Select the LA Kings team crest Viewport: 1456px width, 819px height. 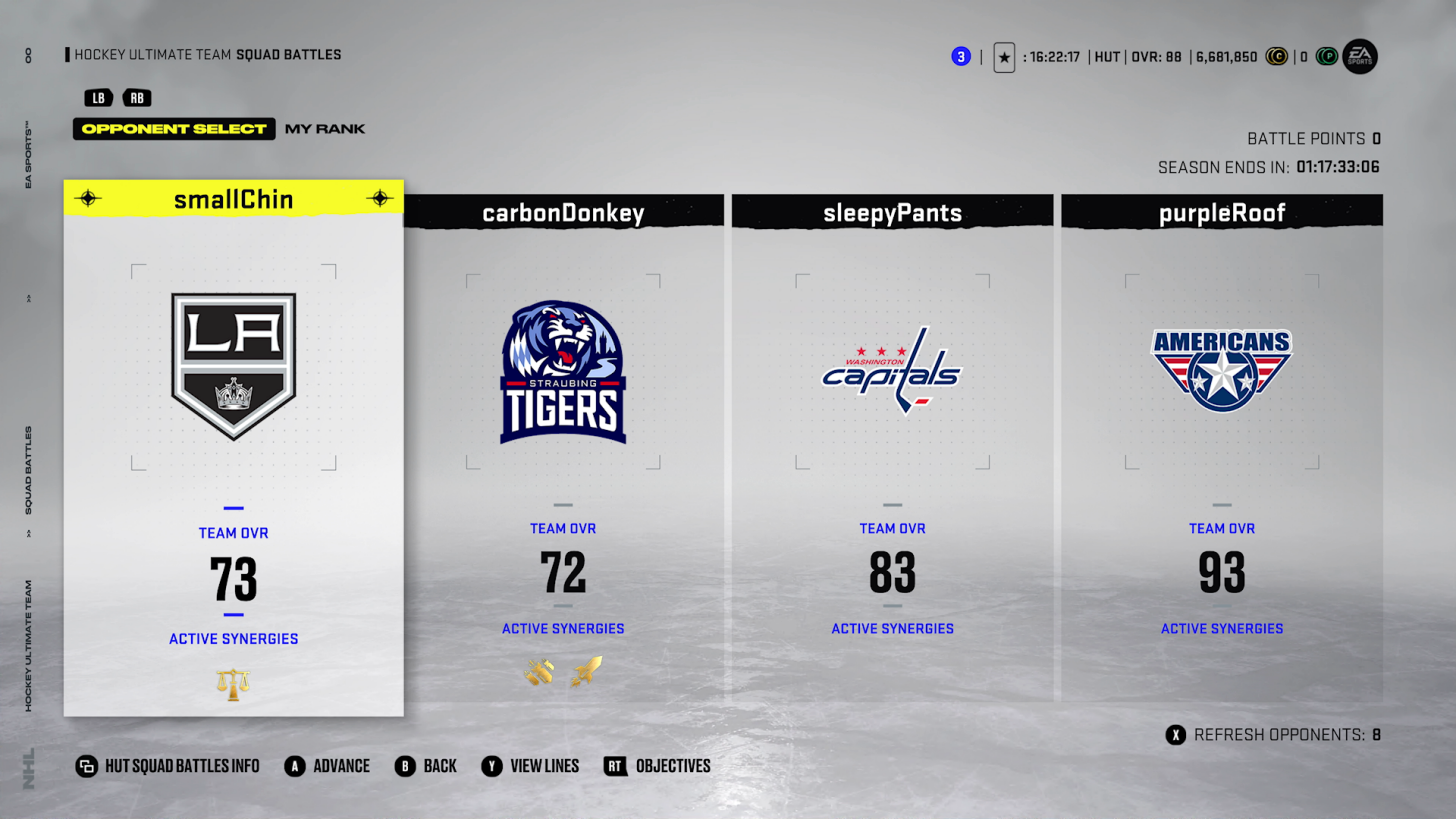tap(233, 365)
